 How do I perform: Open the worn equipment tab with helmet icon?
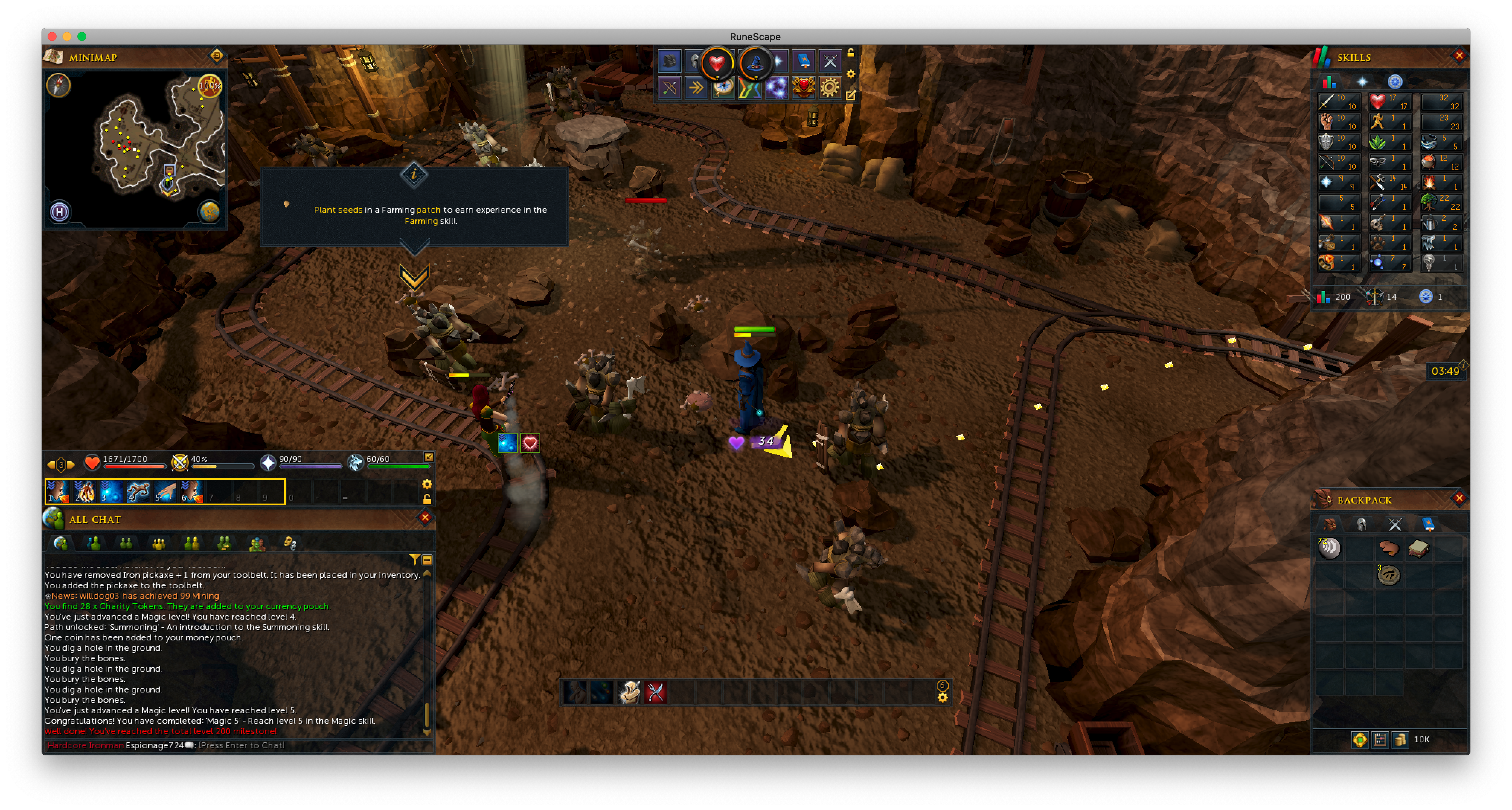pos(1362,524)
